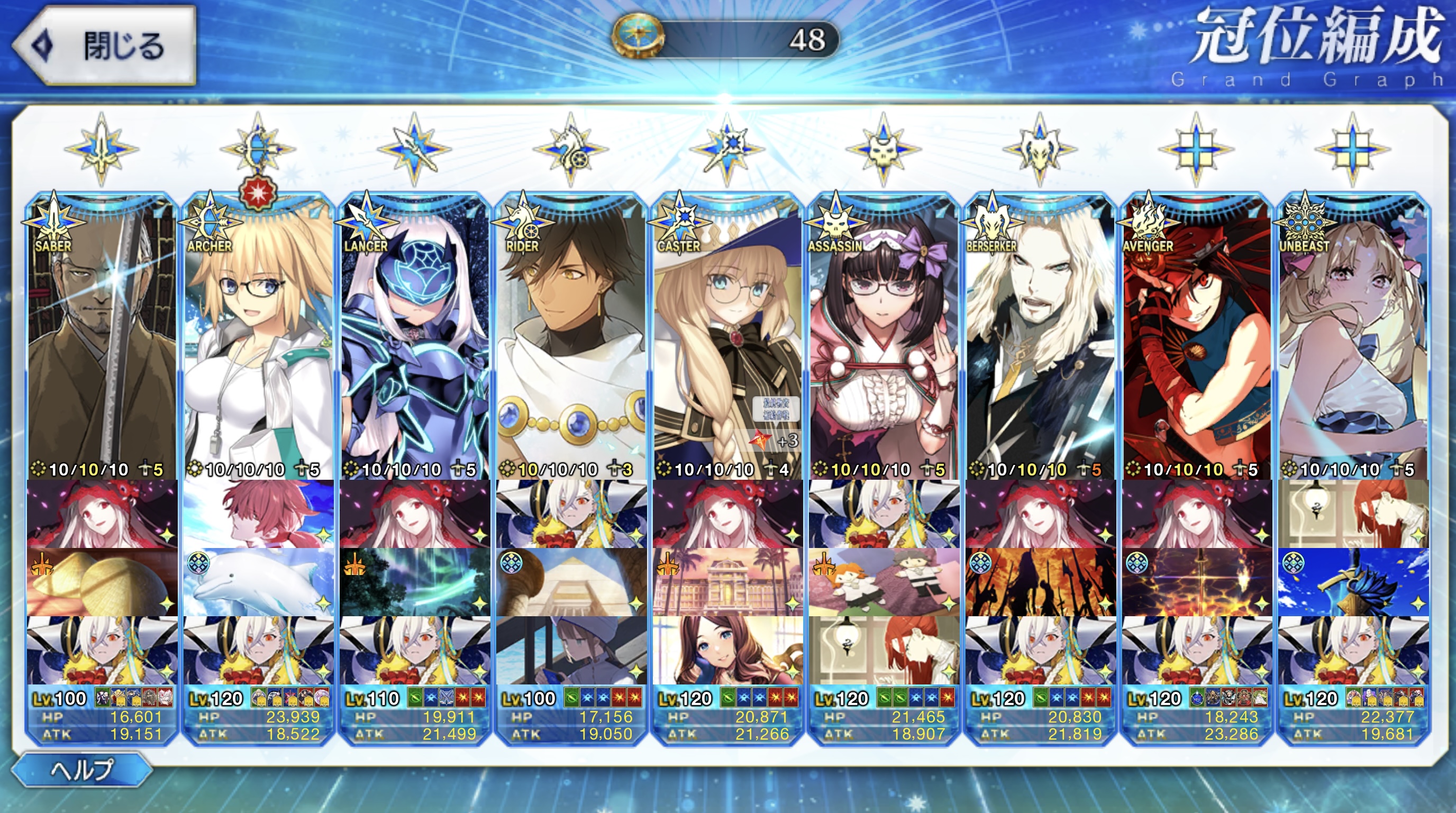The width and height of the screenshot is (1456, 813).
Task: Select the Saber servant card
Action: point(102,339)
